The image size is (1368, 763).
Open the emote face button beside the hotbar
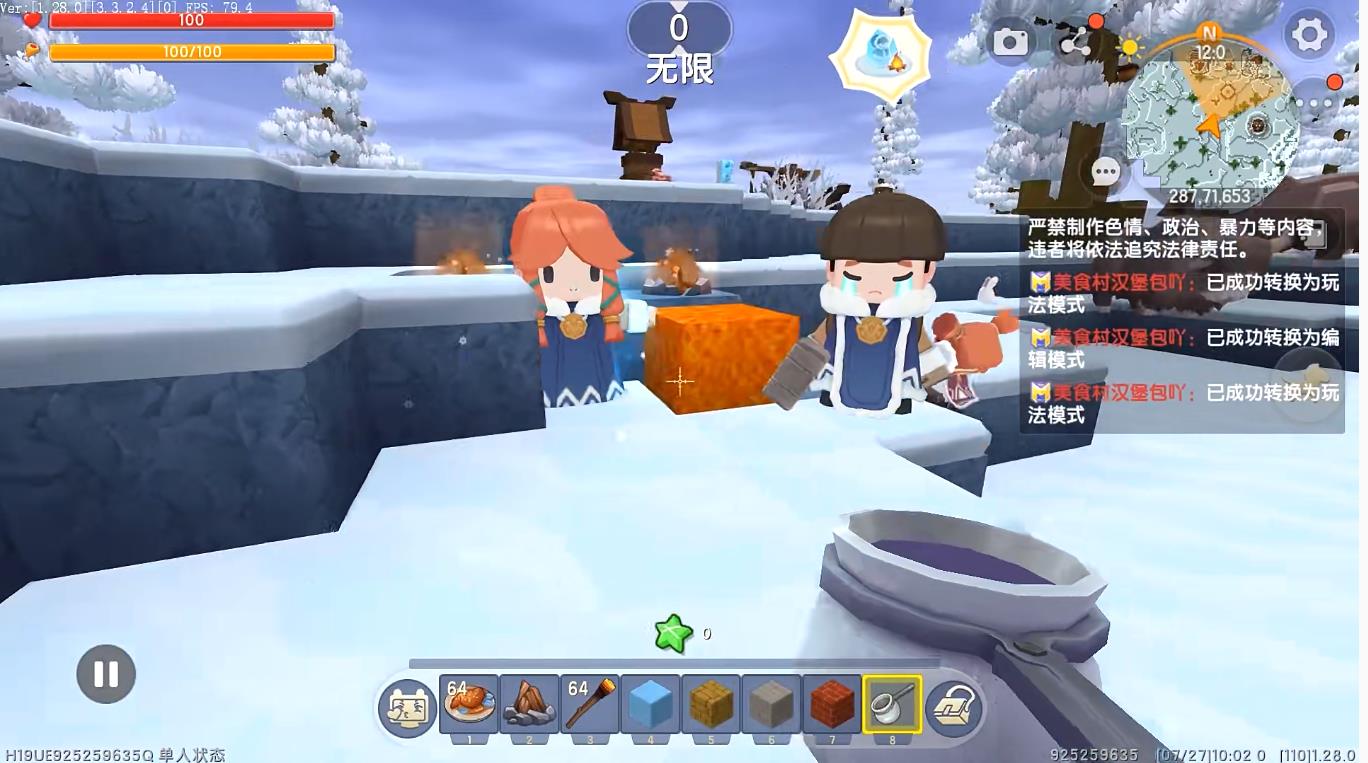407,708
